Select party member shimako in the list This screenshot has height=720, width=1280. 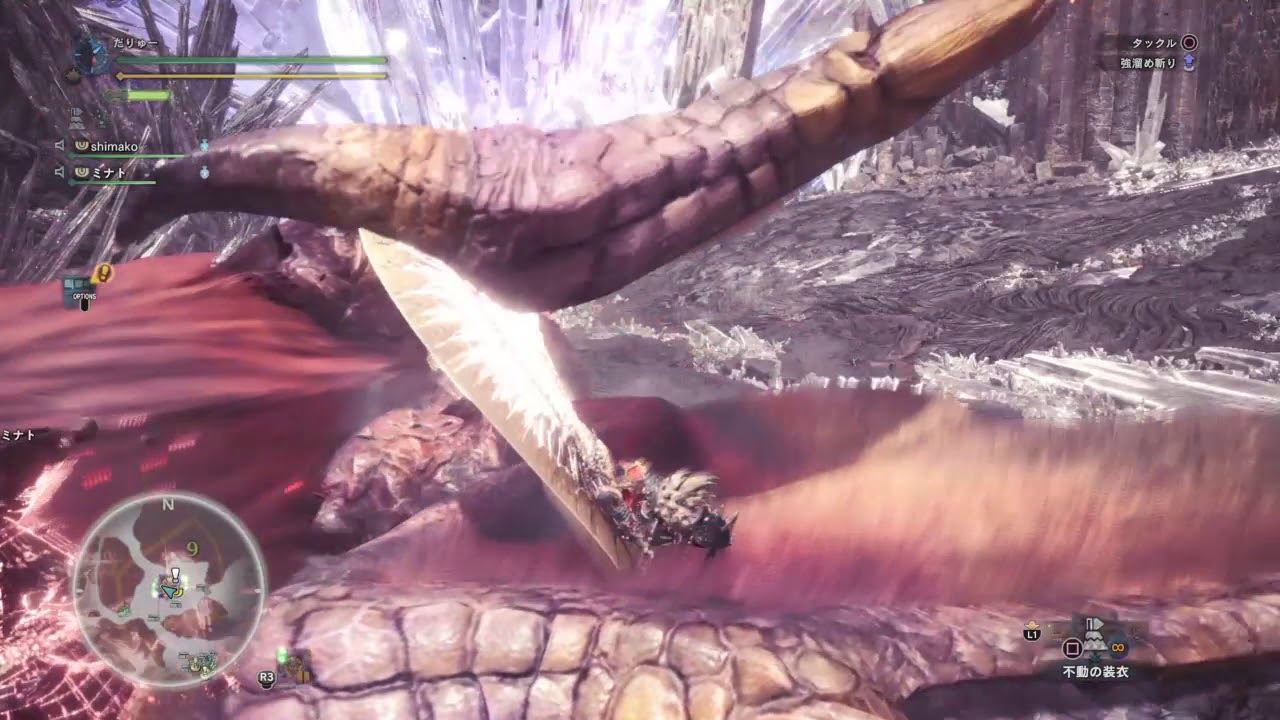click(116, 146)
